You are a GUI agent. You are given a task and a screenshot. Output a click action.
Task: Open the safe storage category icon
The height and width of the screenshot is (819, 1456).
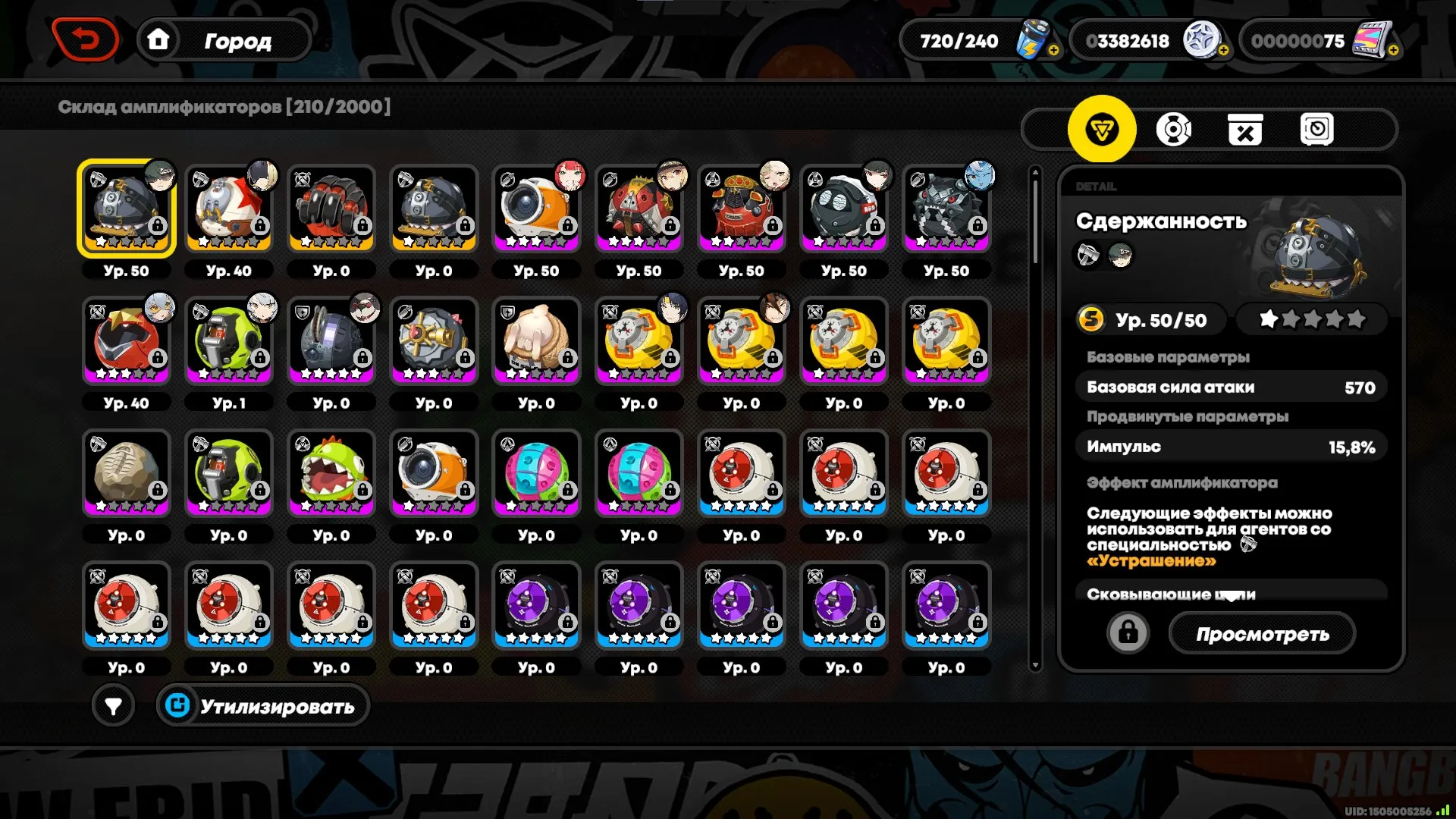coord(1318,129)
